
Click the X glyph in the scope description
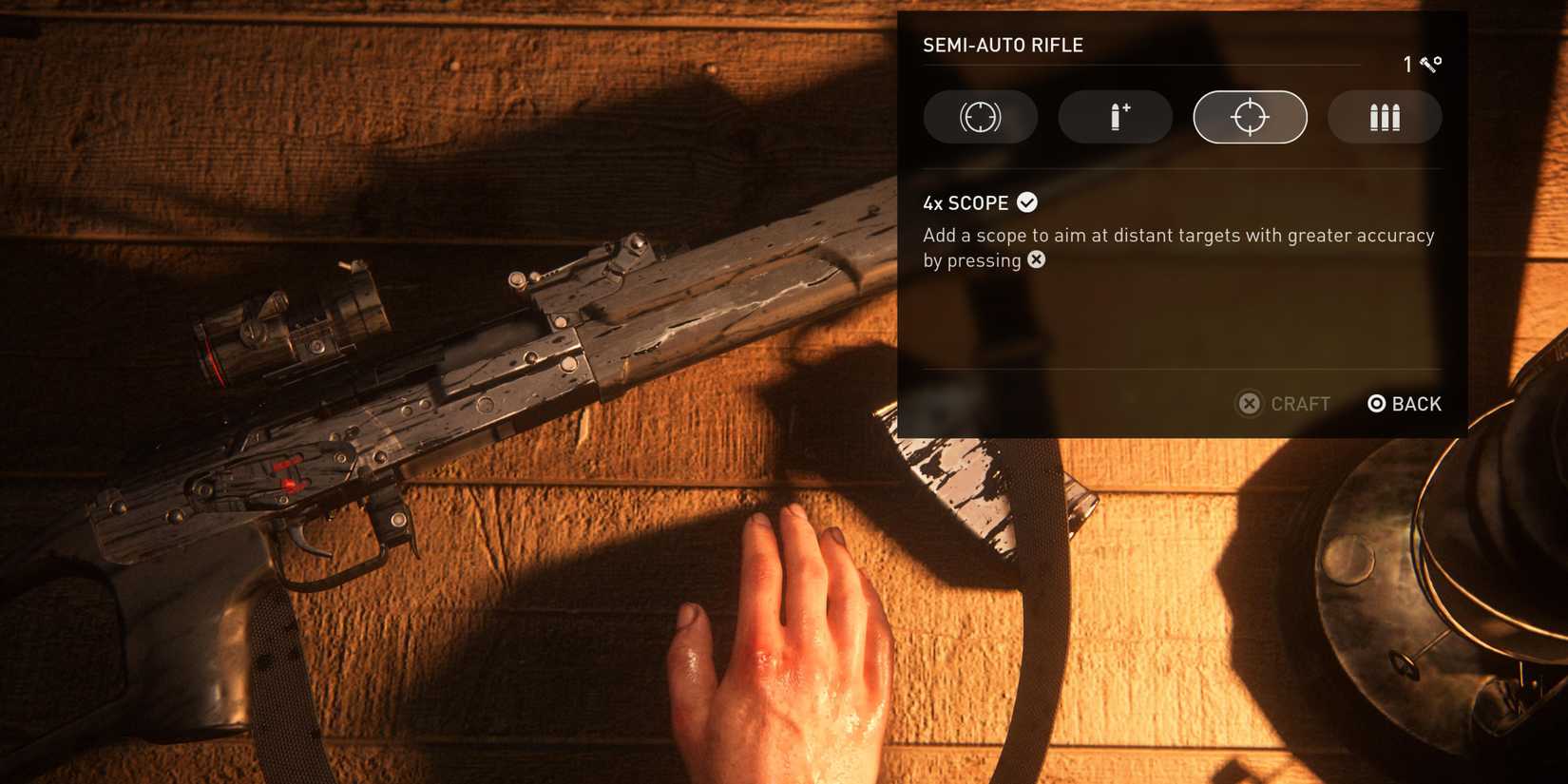[1035, 259]
